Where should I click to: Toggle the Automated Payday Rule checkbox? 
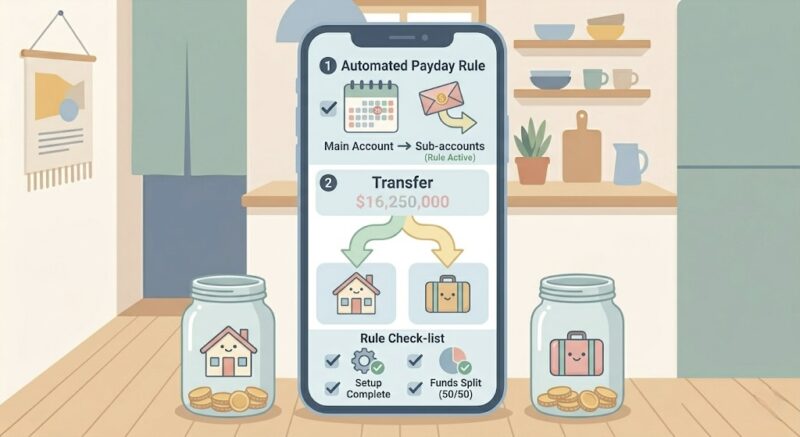coord(327,108)
